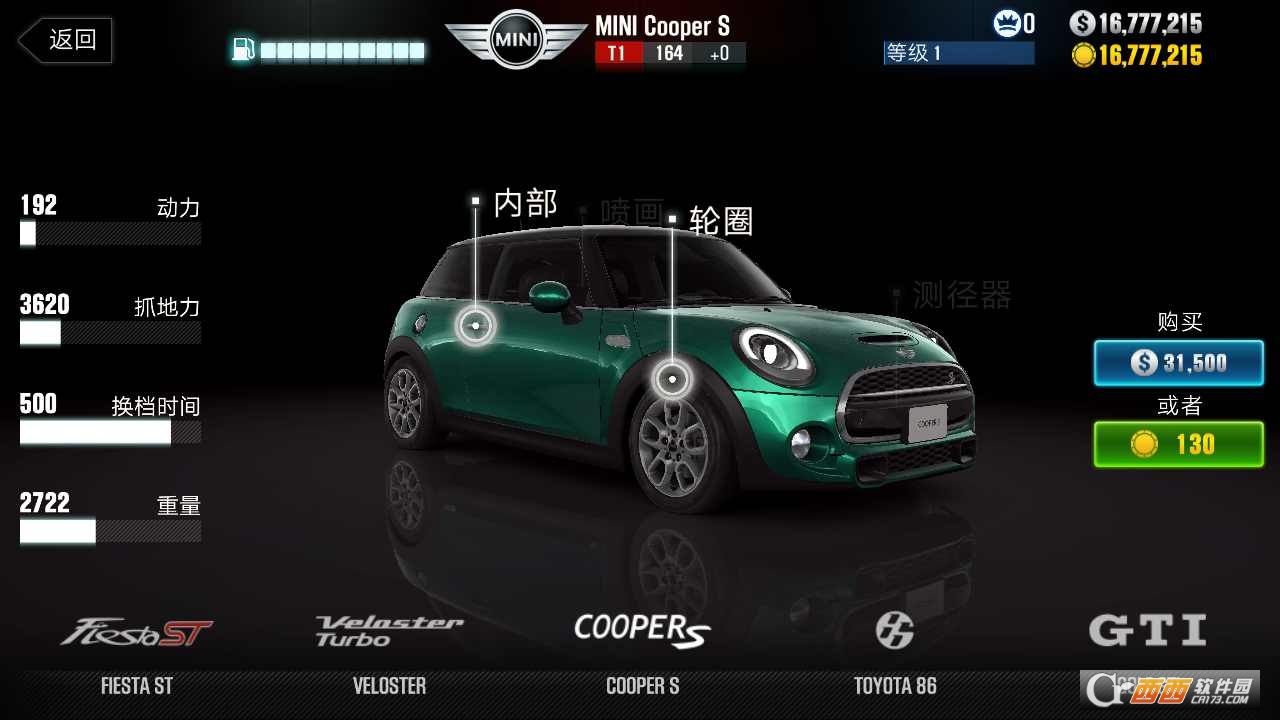Viewport: 1280px width, 720px height.
Task: Switch to the FIESTA ST tab
Action: [x=137, y=686]
